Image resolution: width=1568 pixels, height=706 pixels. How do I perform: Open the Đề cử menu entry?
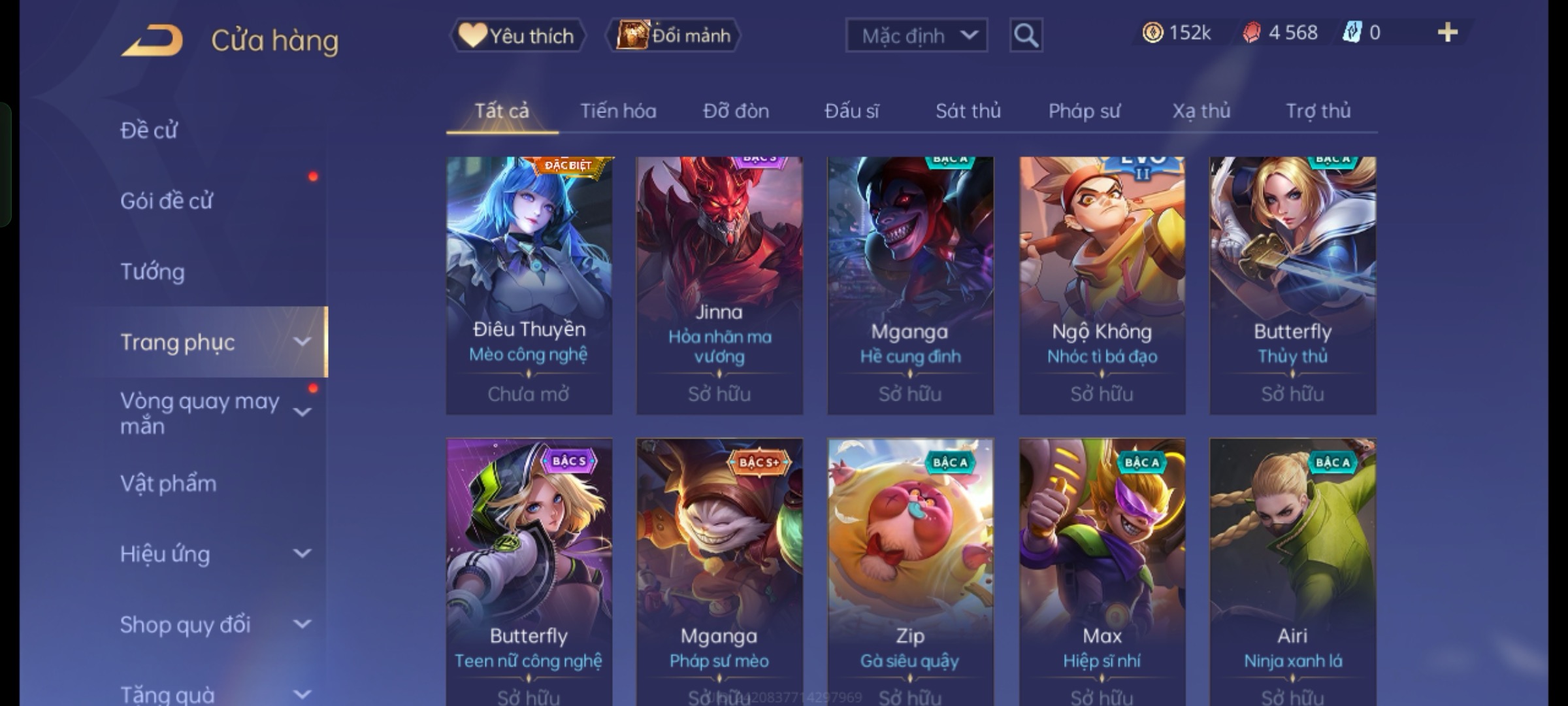(x=149, y=130)
